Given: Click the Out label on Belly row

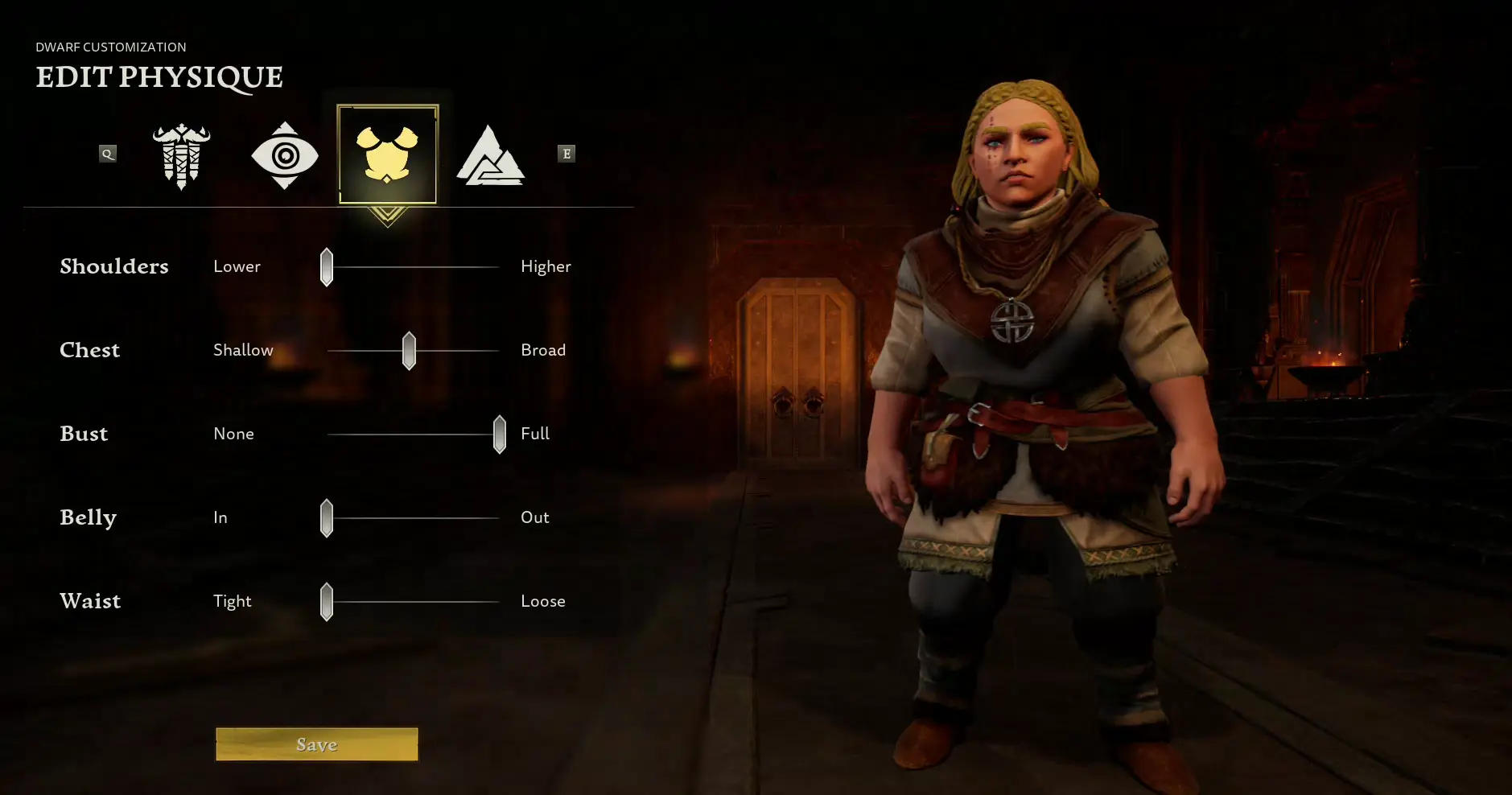Looking at the screenshot, I should pyautogui.click(x=535, y=517).
